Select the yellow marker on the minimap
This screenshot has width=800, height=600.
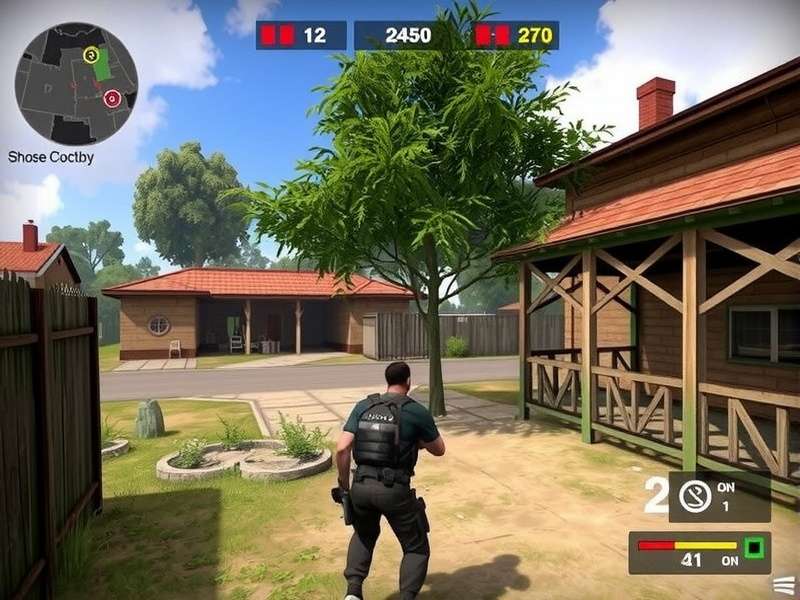[x=91, y=54]
